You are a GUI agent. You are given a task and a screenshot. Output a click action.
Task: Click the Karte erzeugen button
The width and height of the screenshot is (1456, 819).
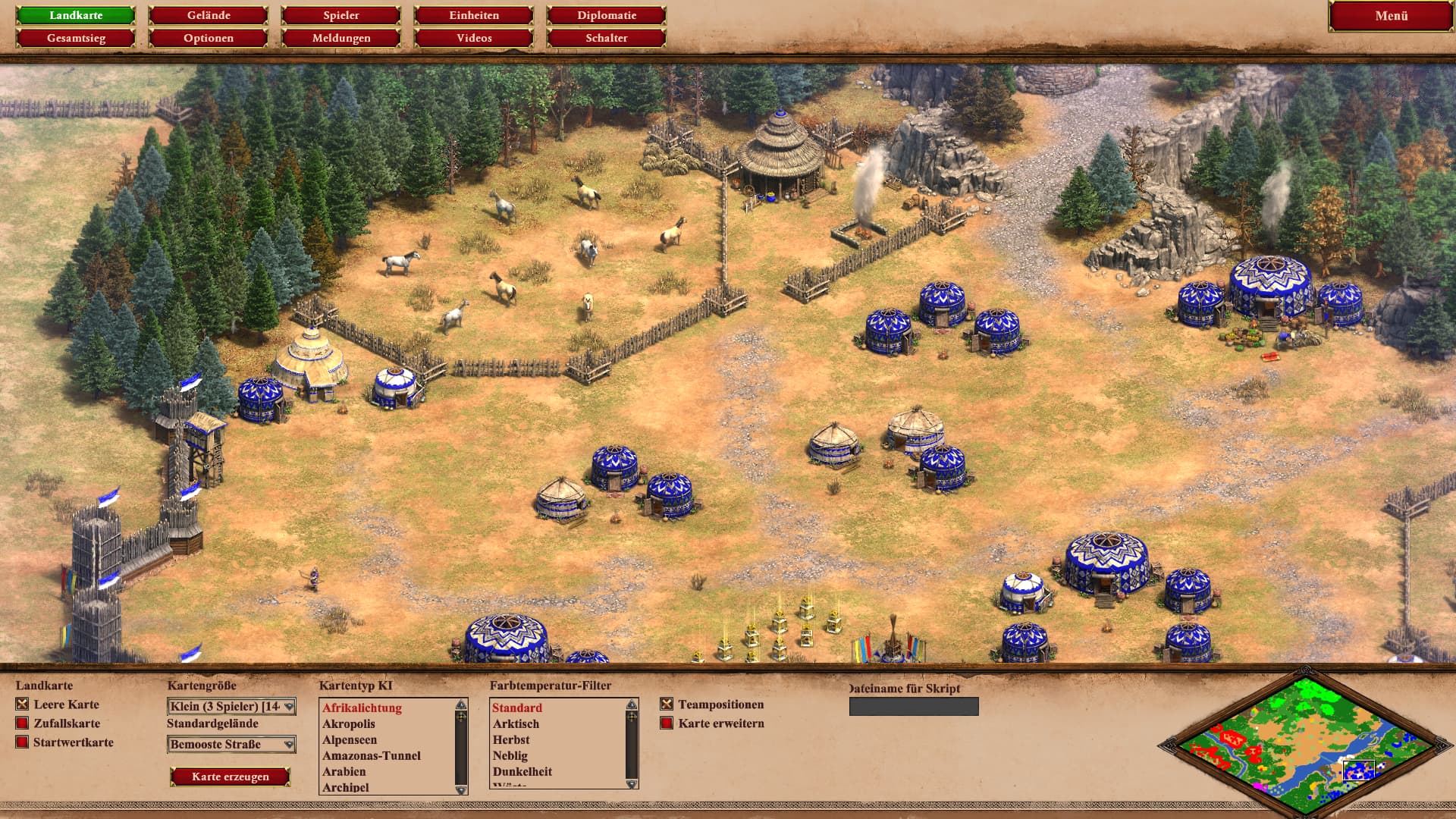[230, 777]
